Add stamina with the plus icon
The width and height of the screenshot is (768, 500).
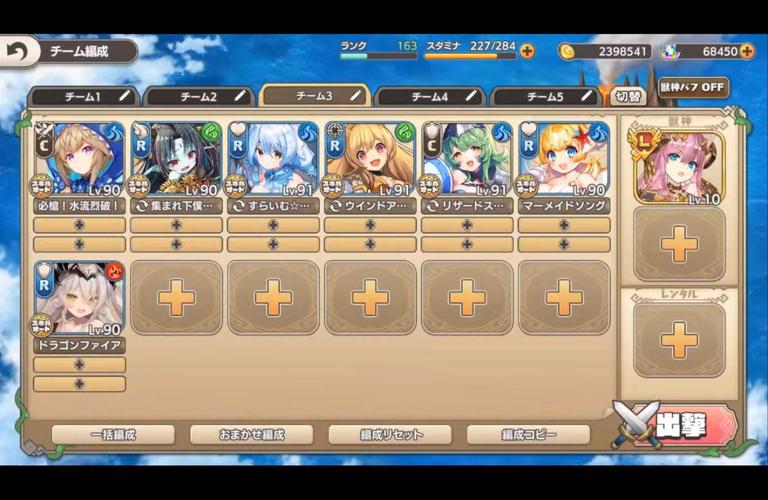(x=527, y=51)
